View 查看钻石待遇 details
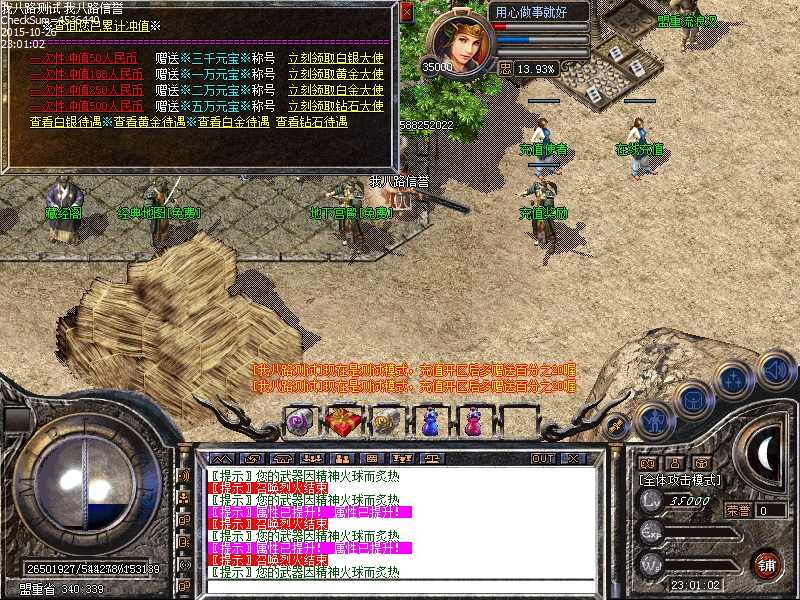800x600 pixels. [x=311, y=122]
